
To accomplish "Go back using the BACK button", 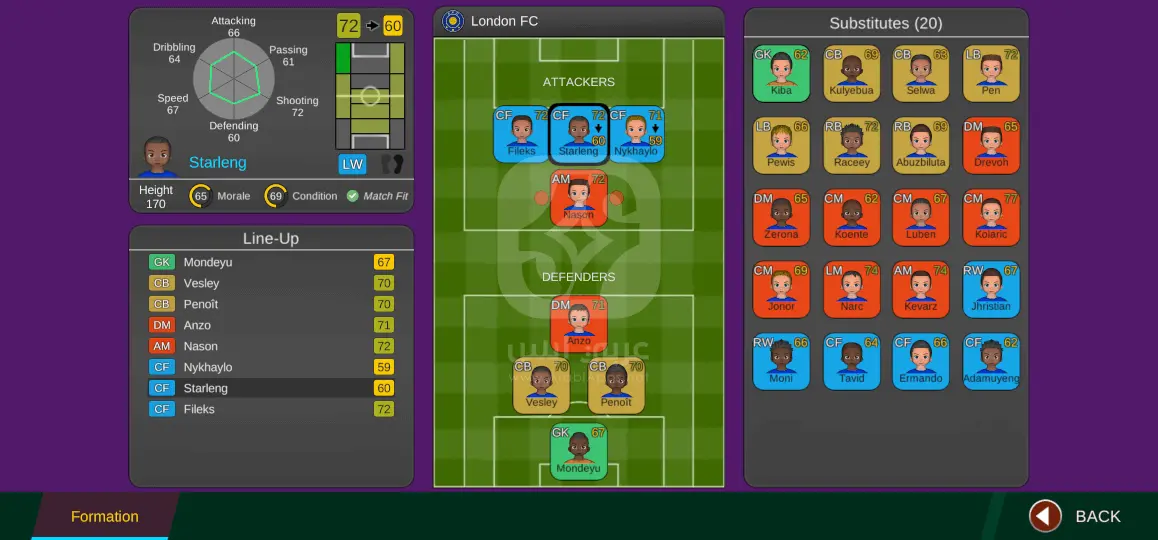I will point(1076,516).
